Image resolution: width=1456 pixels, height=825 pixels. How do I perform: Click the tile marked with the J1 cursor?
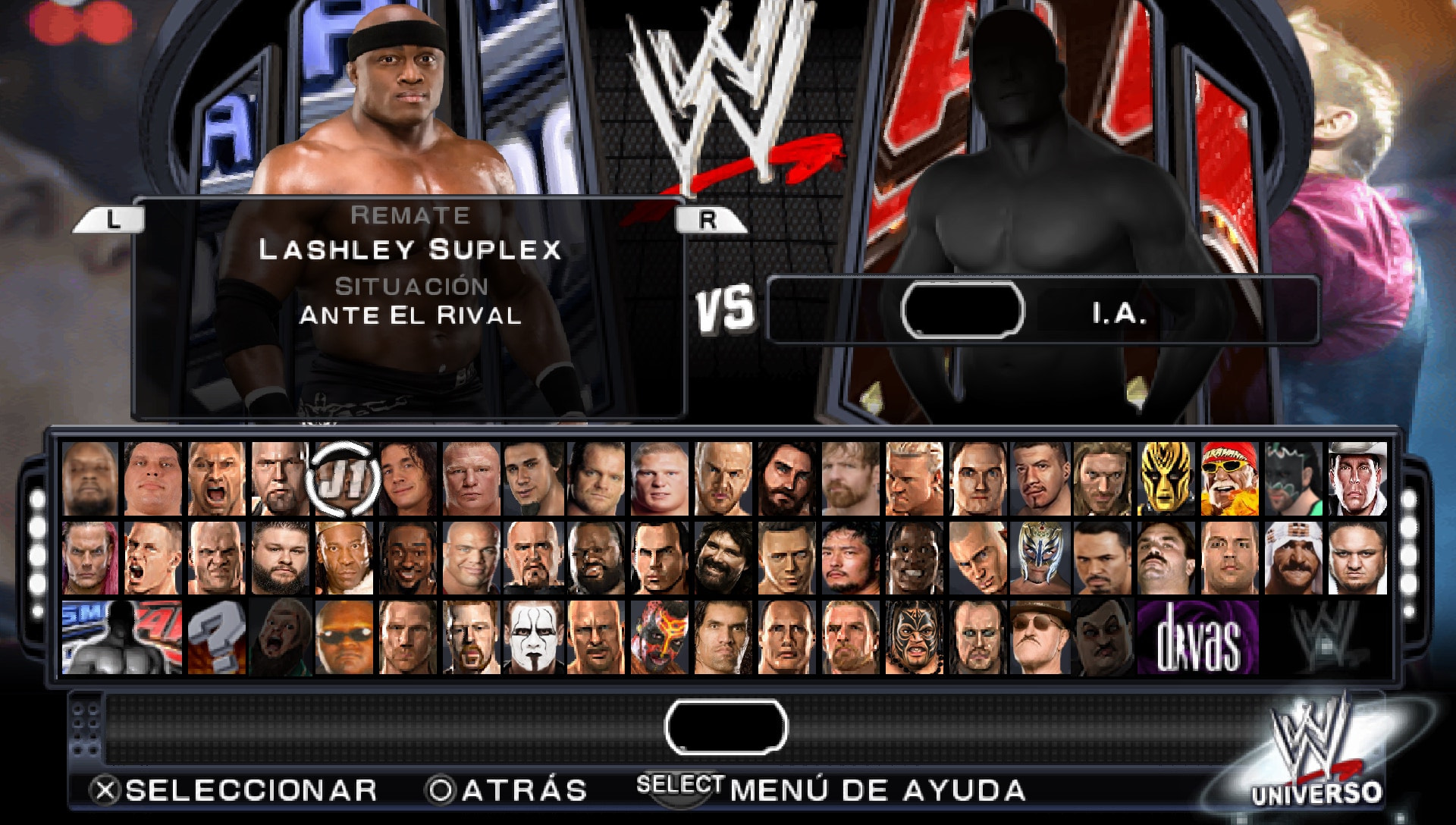click(x=344, y=479)
